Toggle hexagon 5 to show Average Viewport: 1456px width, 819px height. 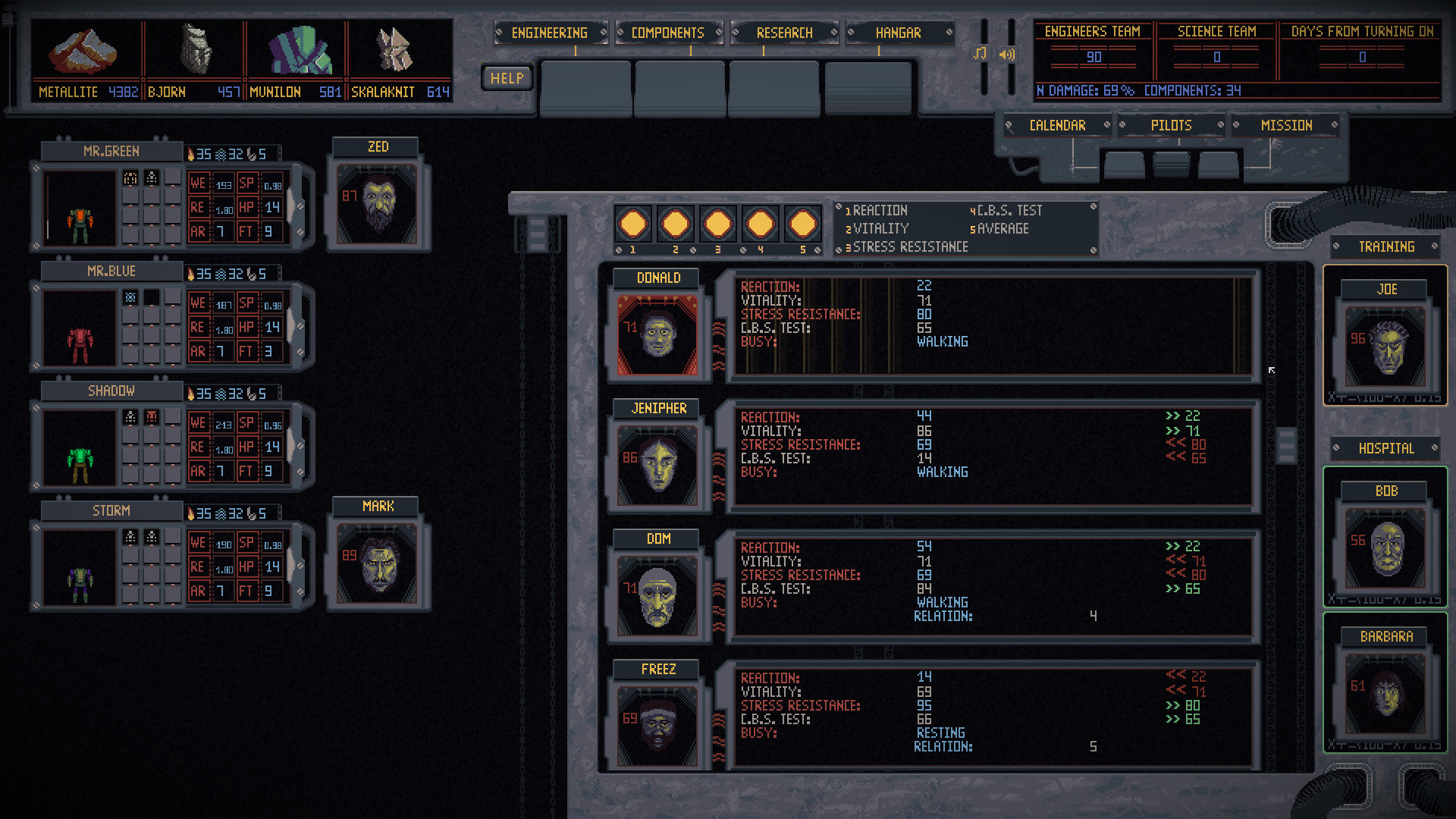coord(802,222)
